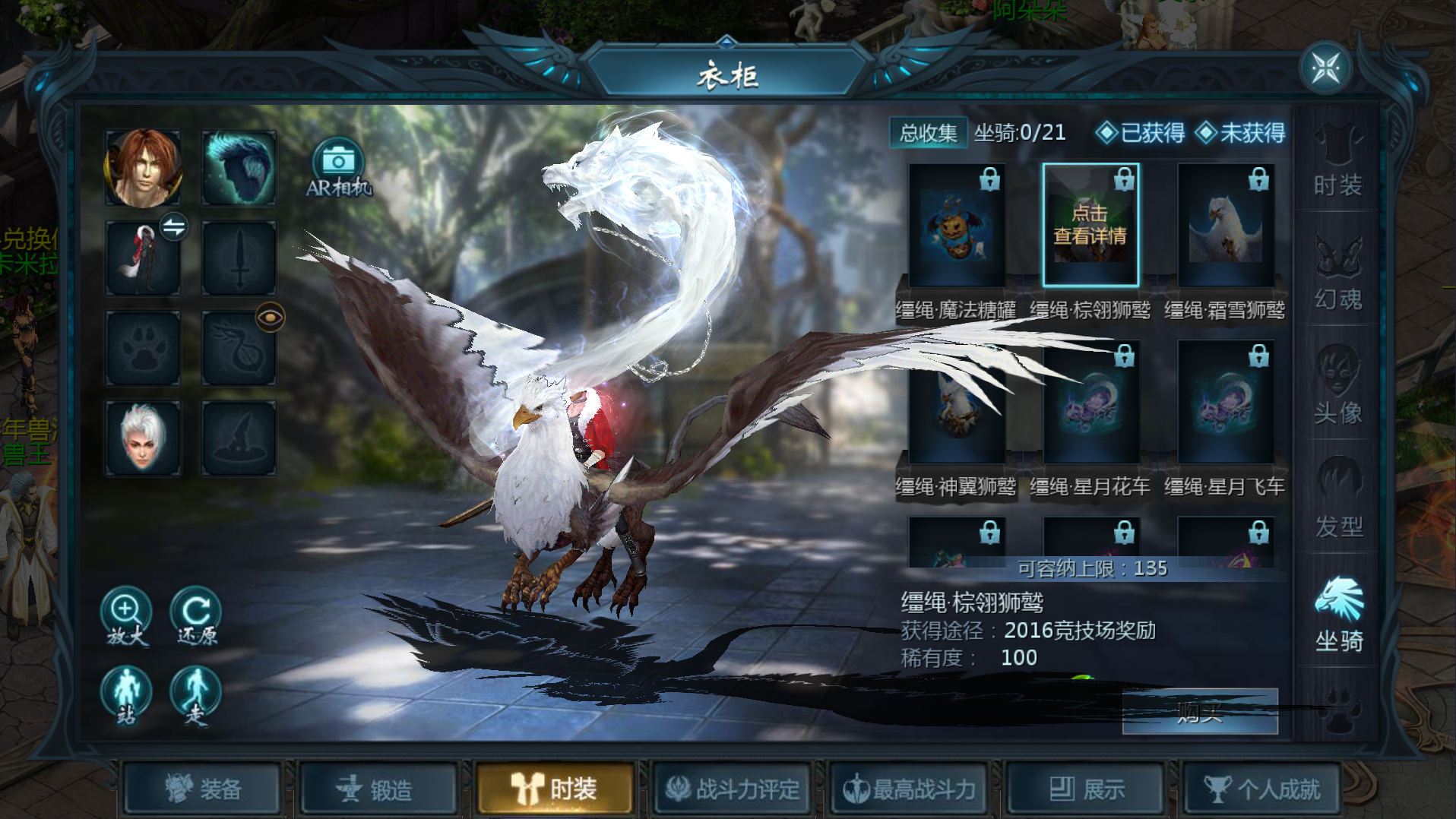Image resolution: width=1456 pixels, height=819 pixels.
Task: Close the wardrobe window
Action: [x=1326, y=68]
